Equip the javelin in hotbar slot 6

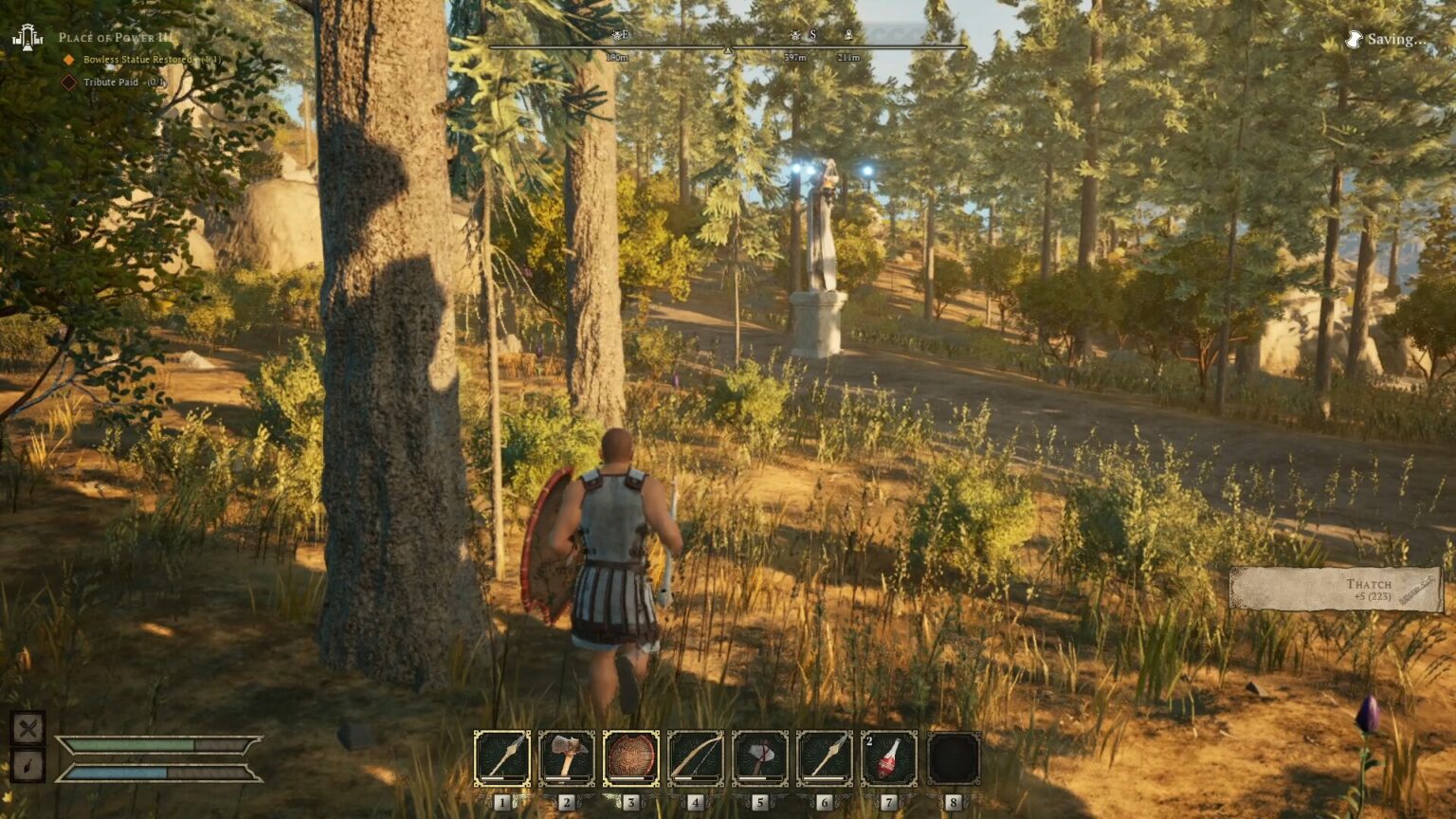(823, 756)
